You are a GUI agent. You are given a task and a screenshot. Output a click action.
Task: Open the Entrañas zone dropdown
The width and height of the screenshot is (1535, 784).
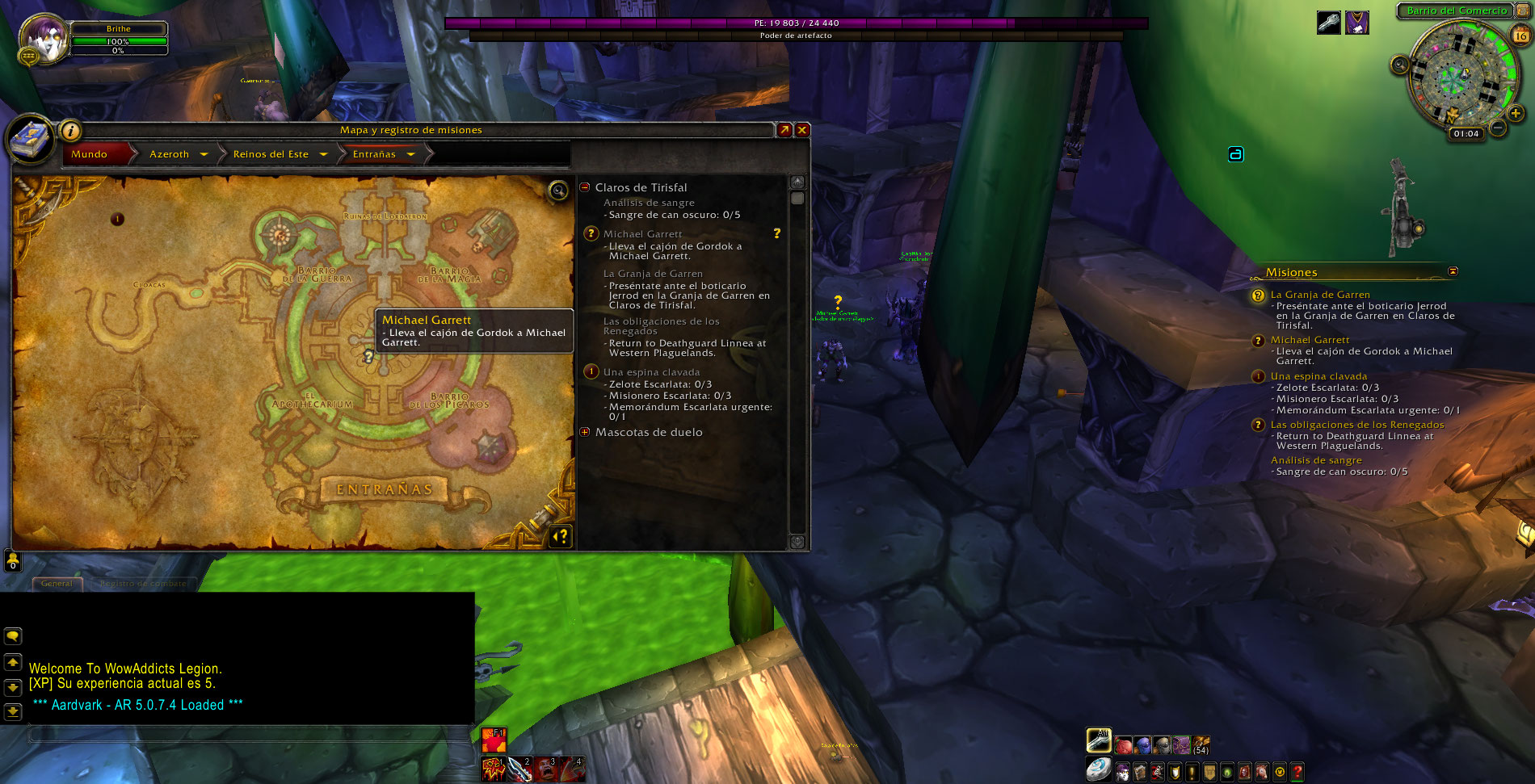pos(410,154)
